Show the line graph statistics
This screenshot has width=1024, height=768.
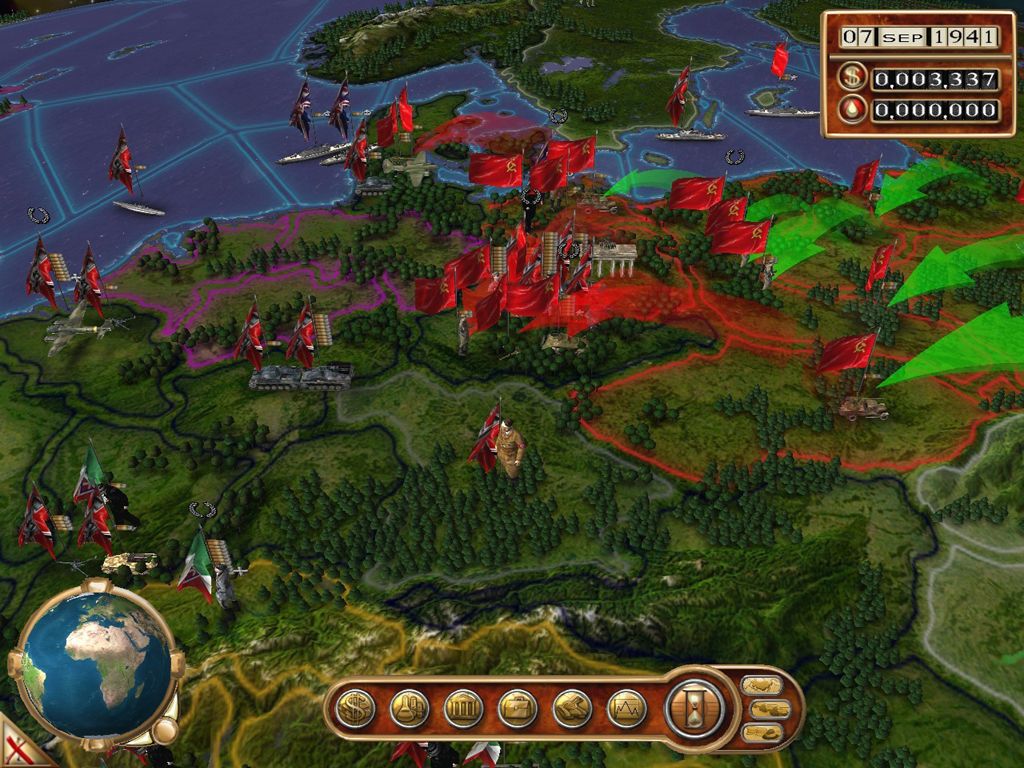tap(626, 709)
